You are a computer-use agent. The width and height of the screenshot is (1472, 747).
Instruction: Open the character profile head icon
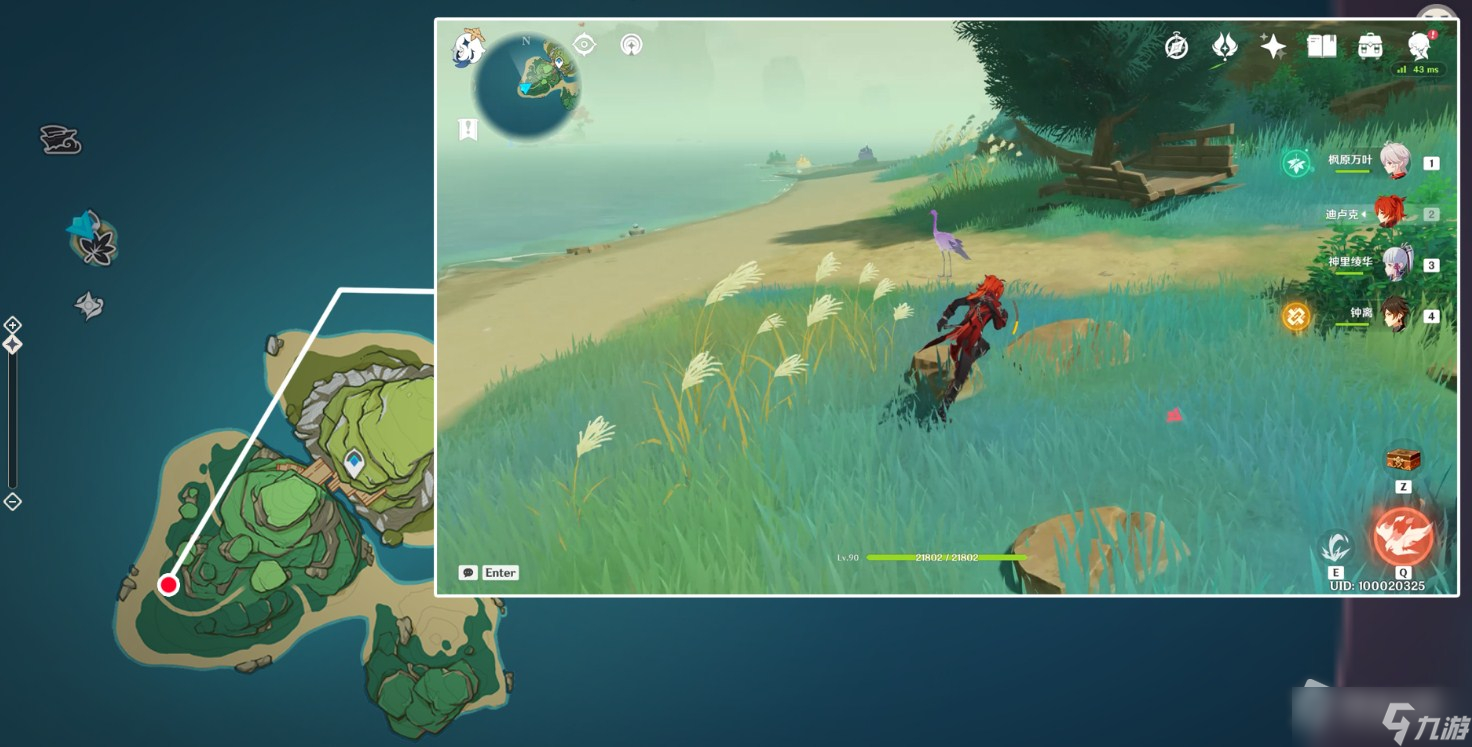(x=1419, y=46)
